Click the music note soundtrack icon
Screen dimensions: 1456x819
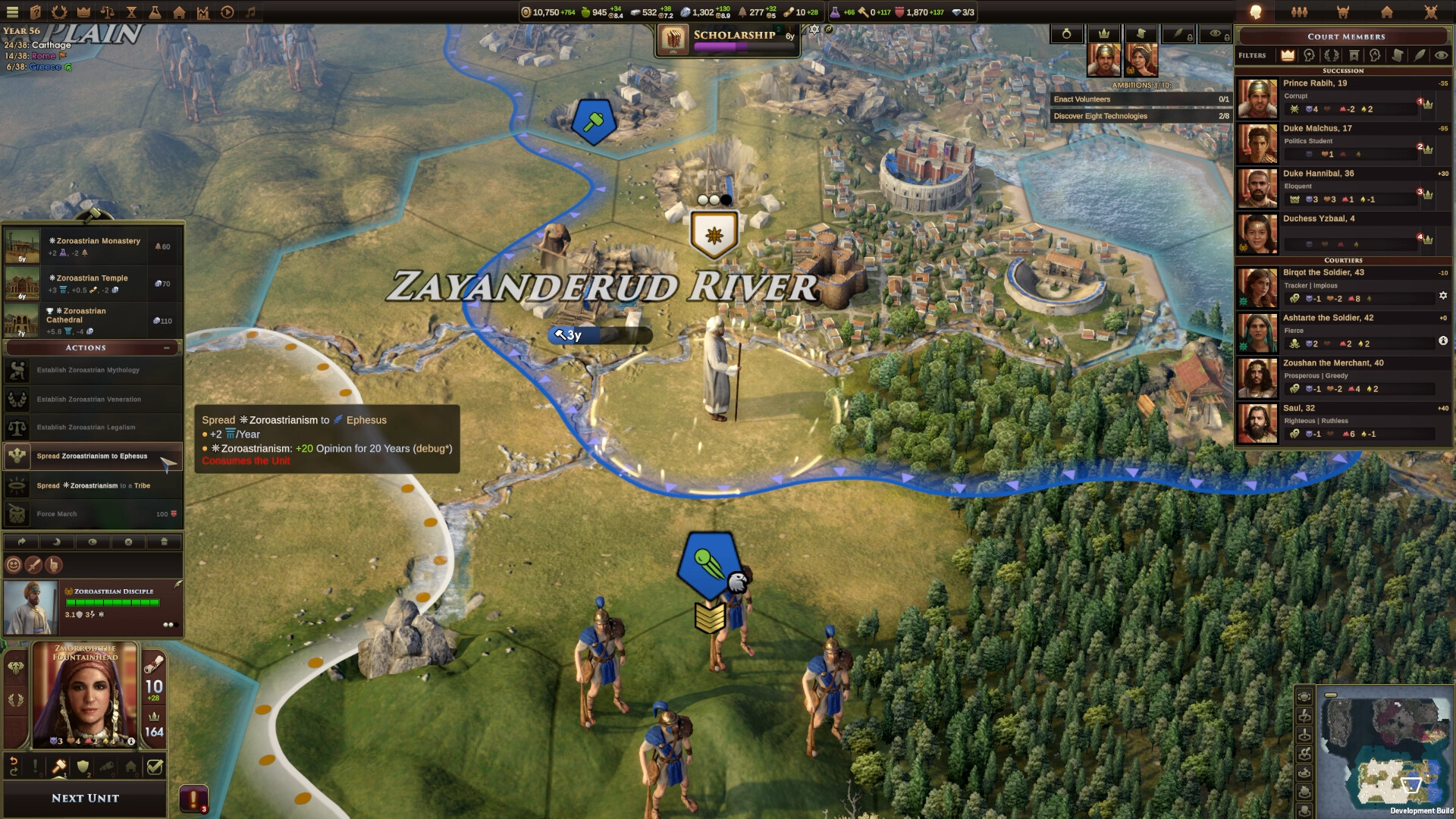250,12
